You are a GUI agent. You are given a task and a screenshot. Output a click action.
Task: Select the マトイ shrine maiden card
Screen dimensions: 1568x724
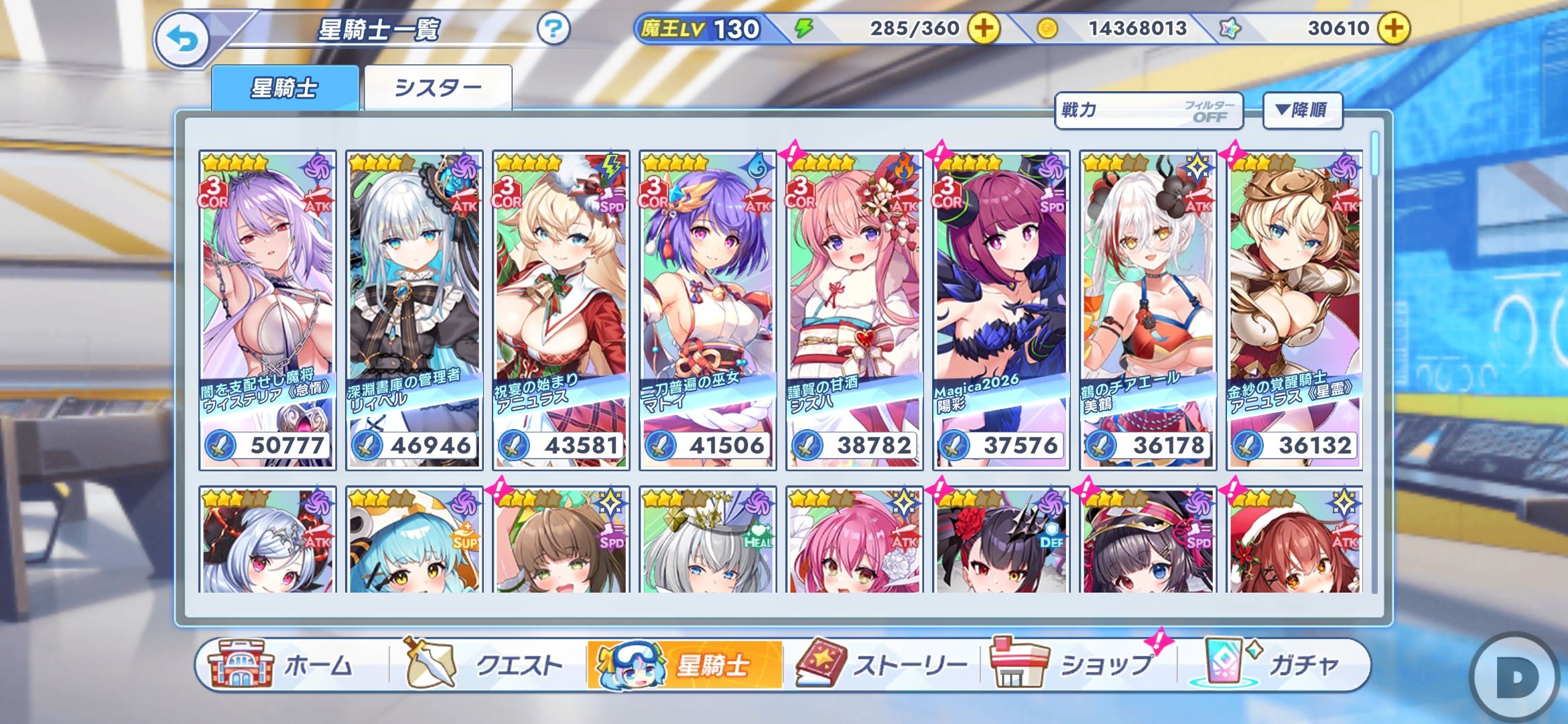point(708,310)
